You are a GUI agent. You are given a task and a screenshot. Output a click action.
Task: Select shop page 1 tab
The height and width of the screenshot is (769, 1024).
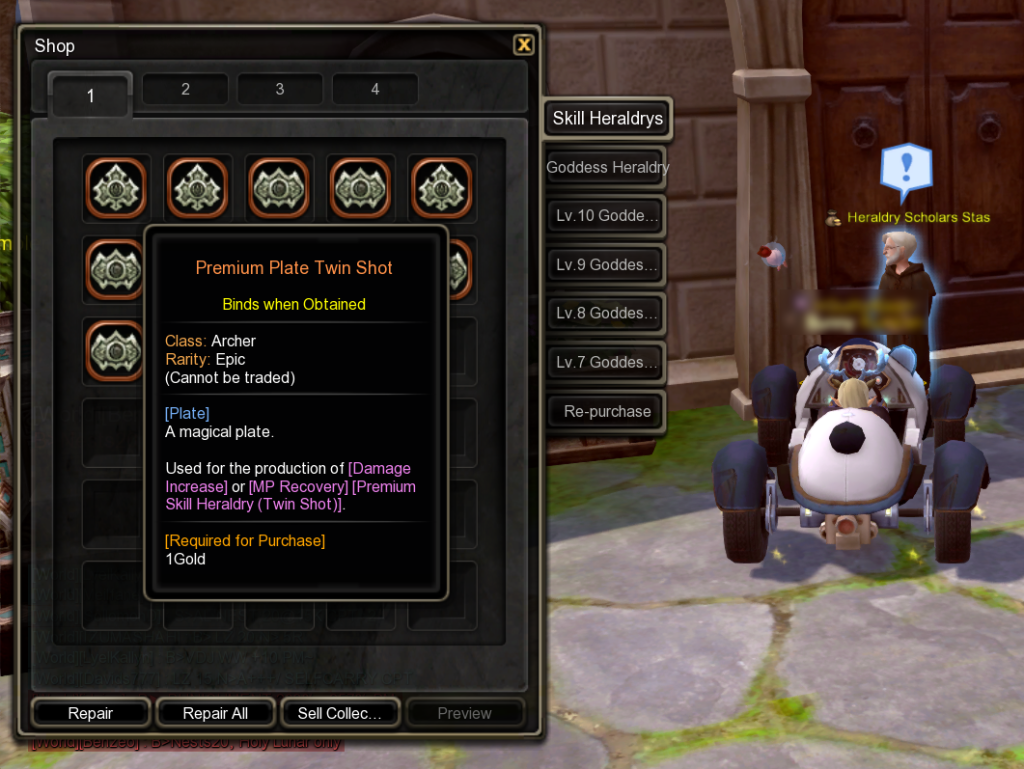(x=90, y=95)
